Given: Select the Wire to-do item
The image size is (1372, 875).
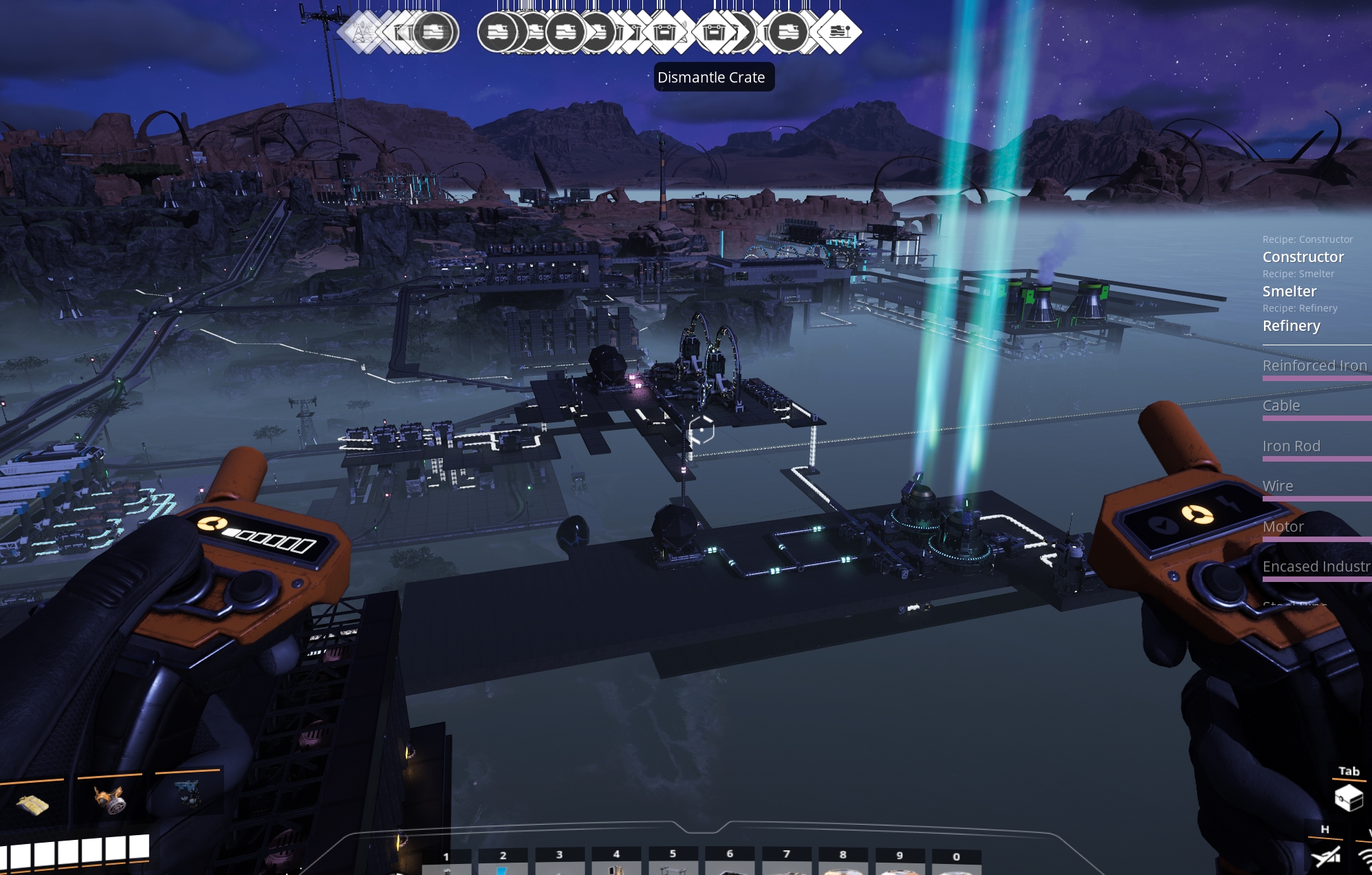Looking at the screenshot, I should pos(1277,486).
